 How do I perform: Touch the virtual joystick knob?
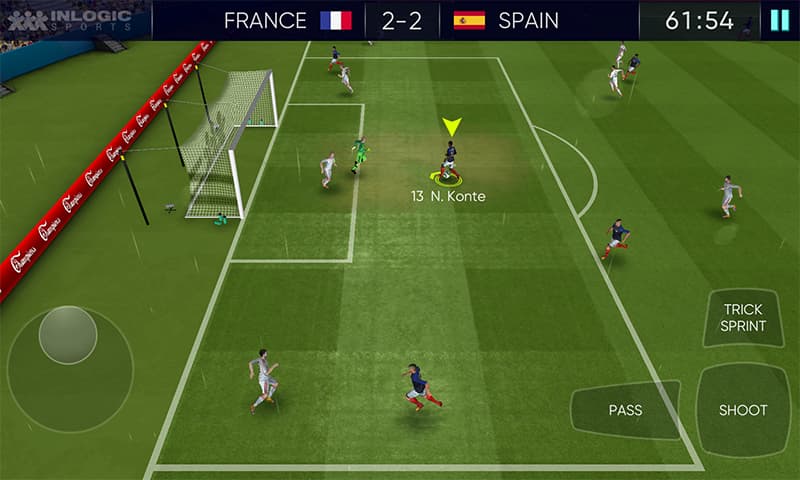coord(68,335)
